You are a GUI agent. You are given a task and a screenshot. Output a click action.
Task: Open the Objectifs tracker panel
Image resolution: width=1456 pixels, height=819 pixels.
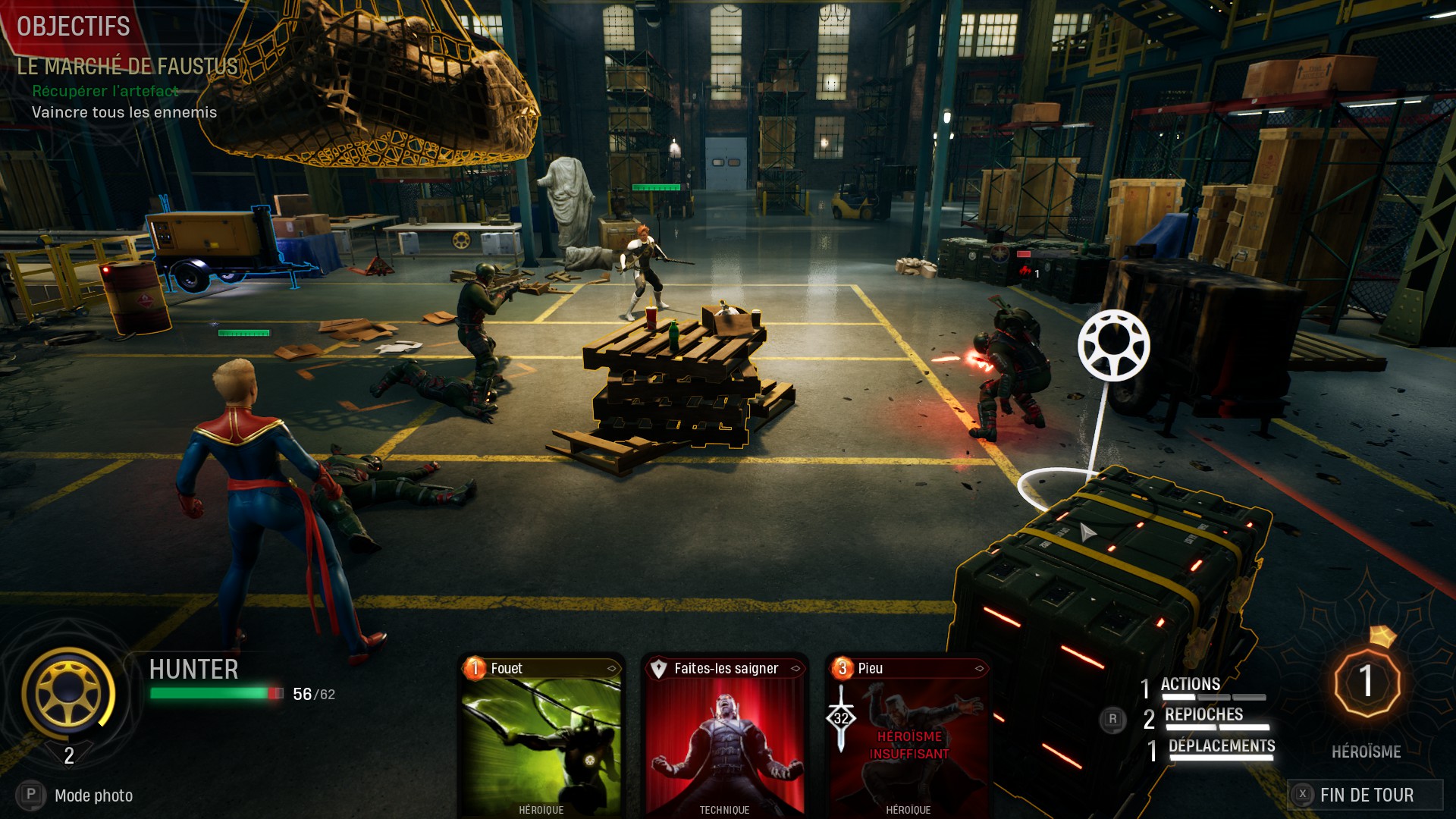74,27
